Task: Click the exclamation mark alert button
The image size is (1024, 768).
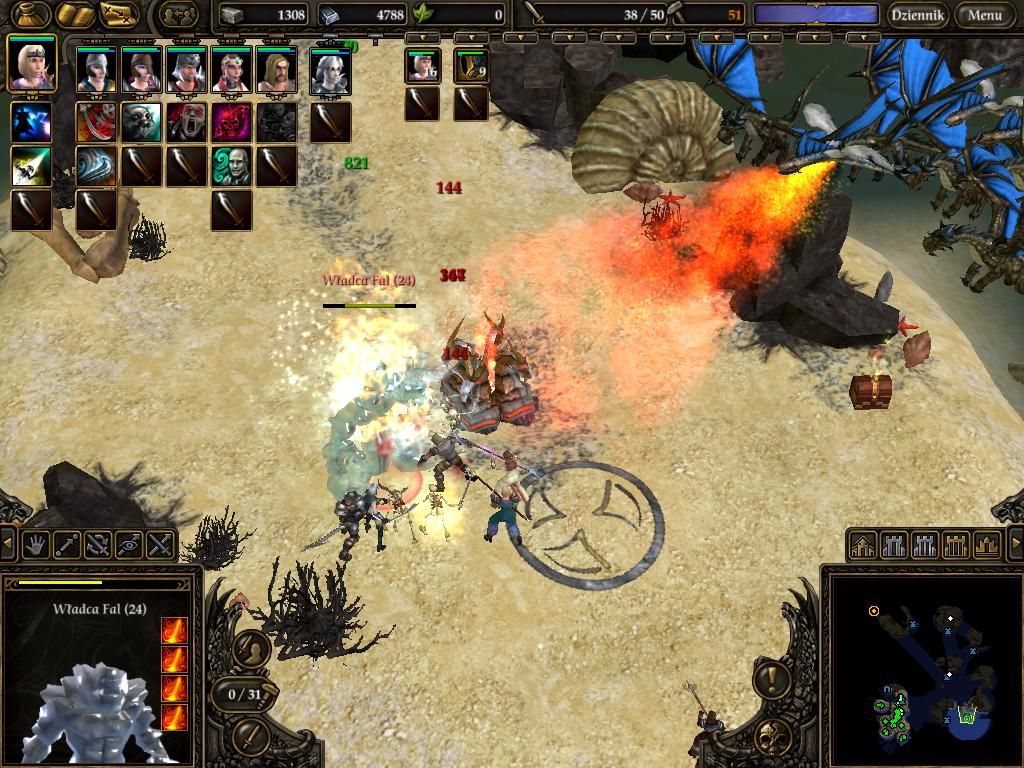Action: point(771,680)
